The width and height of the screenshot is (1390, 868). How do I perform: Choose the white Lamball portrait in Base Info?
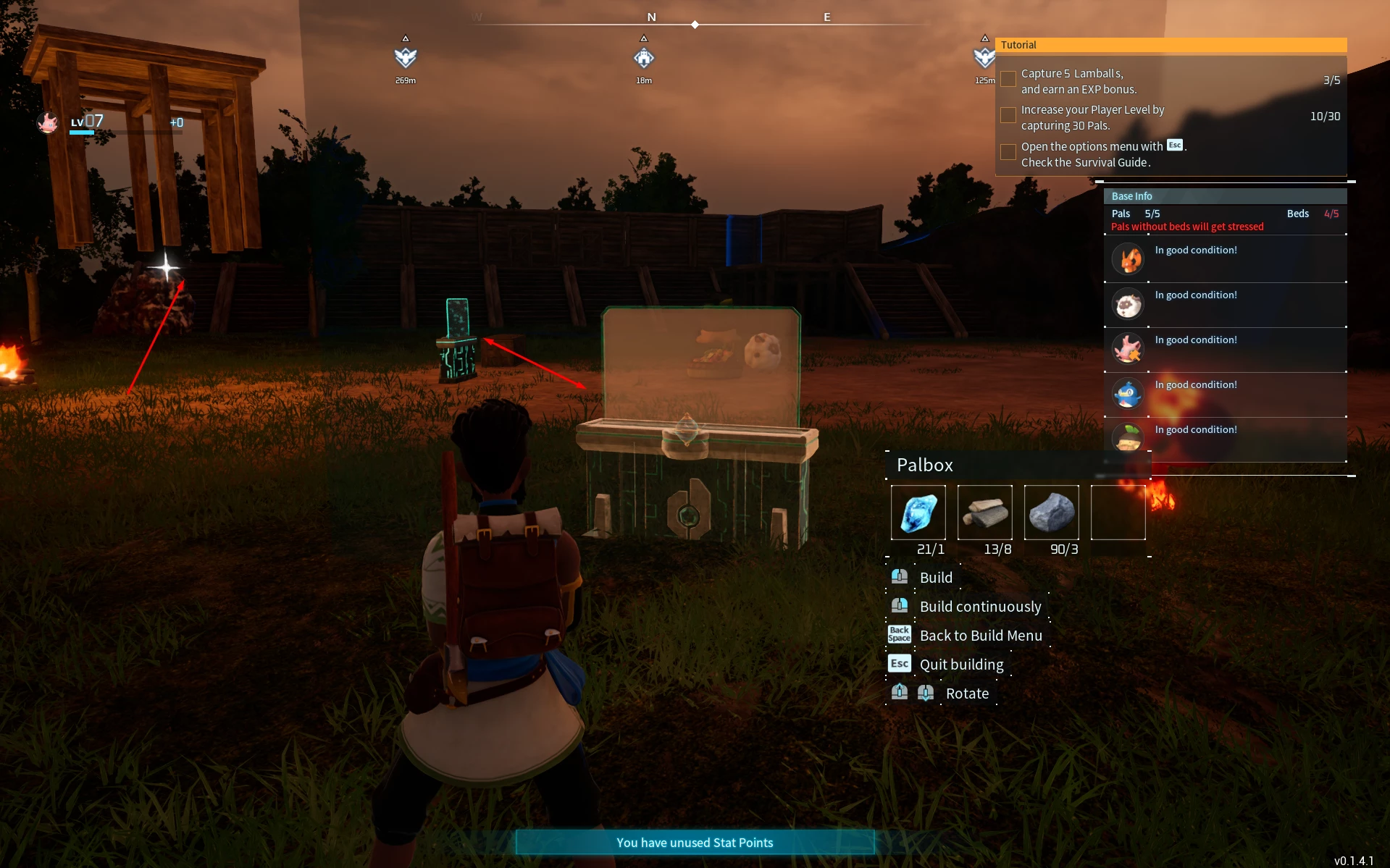point(1128,305)
